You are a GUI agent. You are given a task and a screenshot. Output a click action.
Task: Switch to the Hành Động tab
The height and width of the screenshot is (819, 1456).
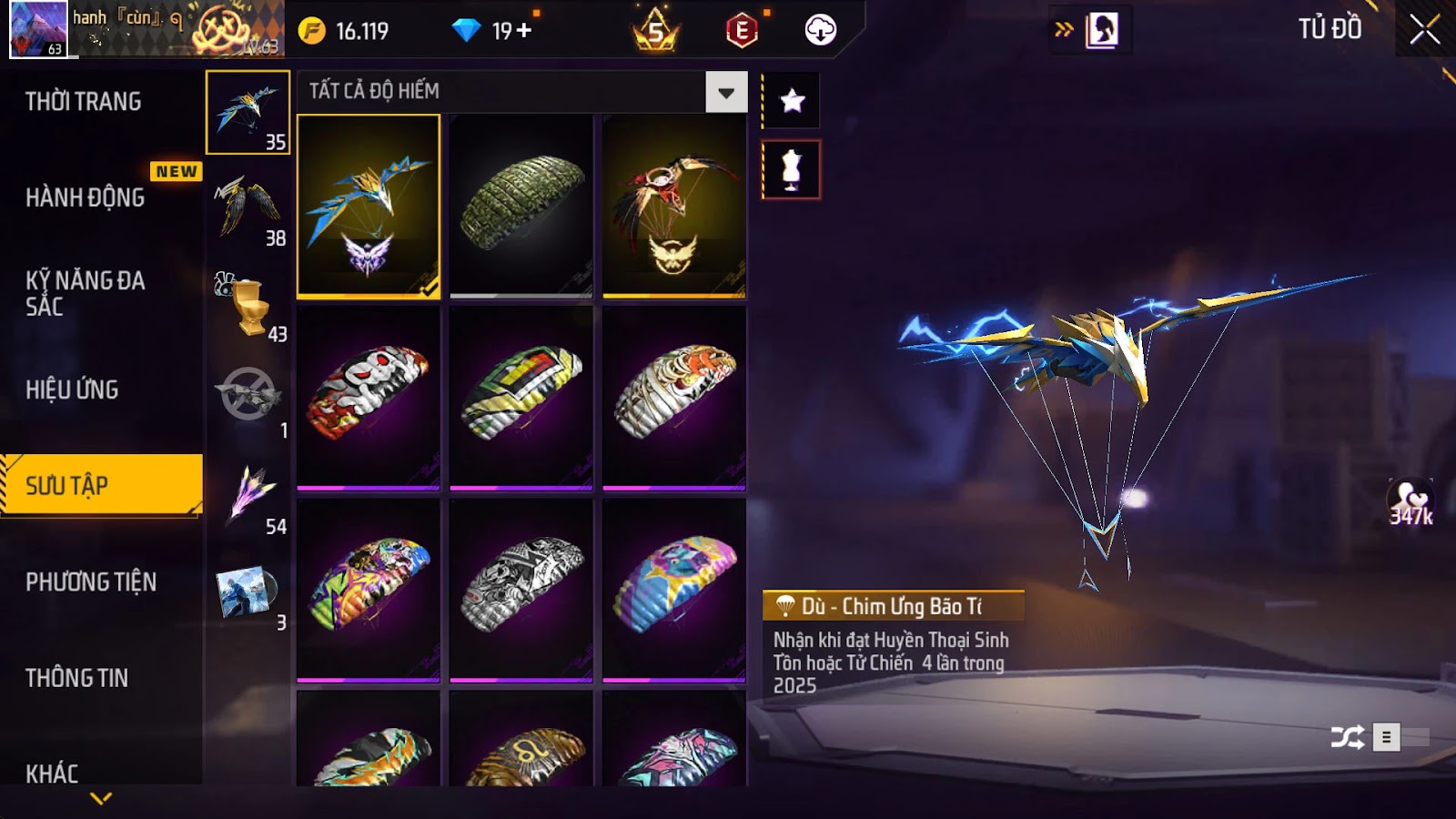(x=86, y=197)
